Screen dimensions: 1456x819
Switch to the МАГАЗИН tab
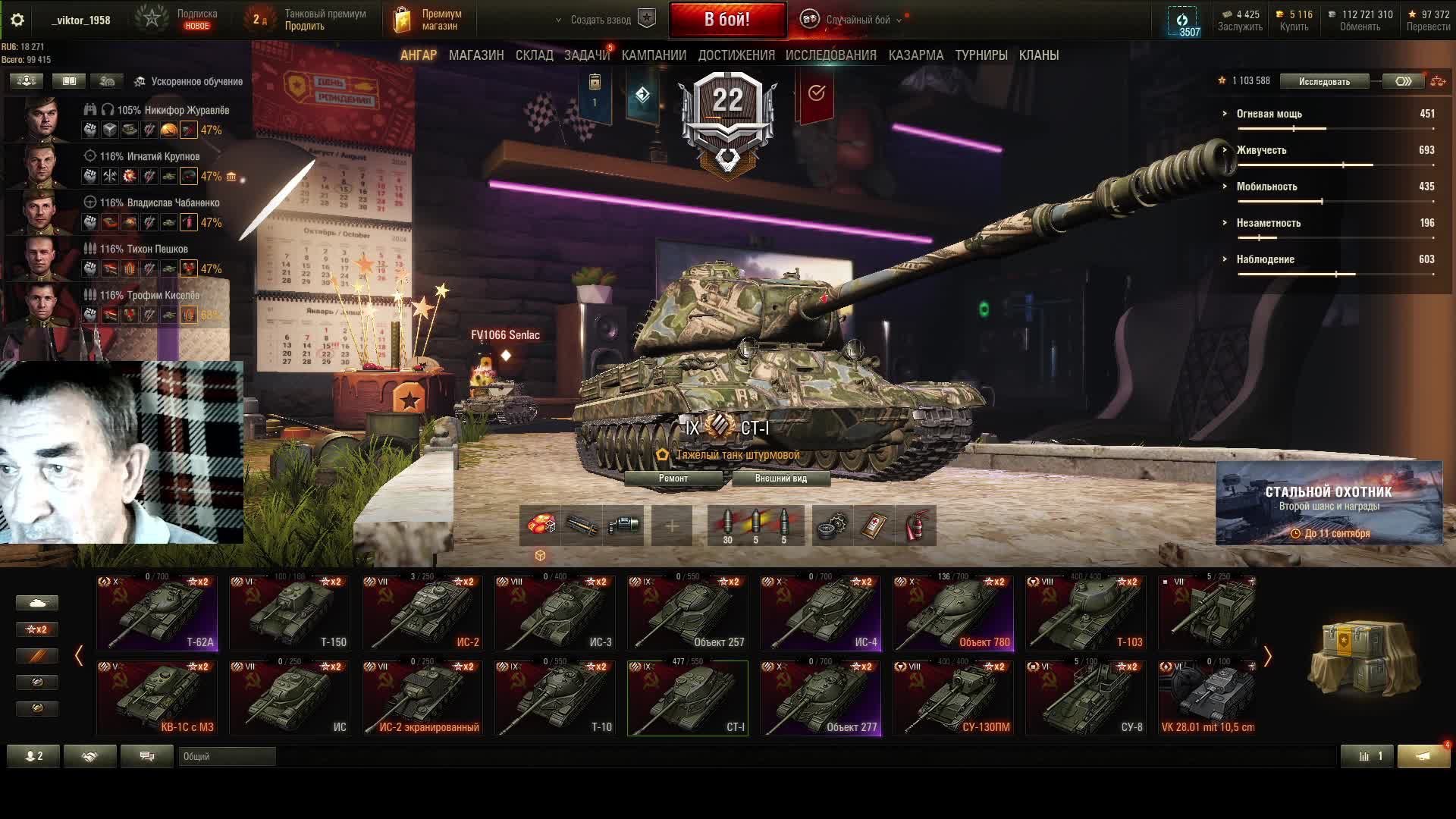point(476,55)
